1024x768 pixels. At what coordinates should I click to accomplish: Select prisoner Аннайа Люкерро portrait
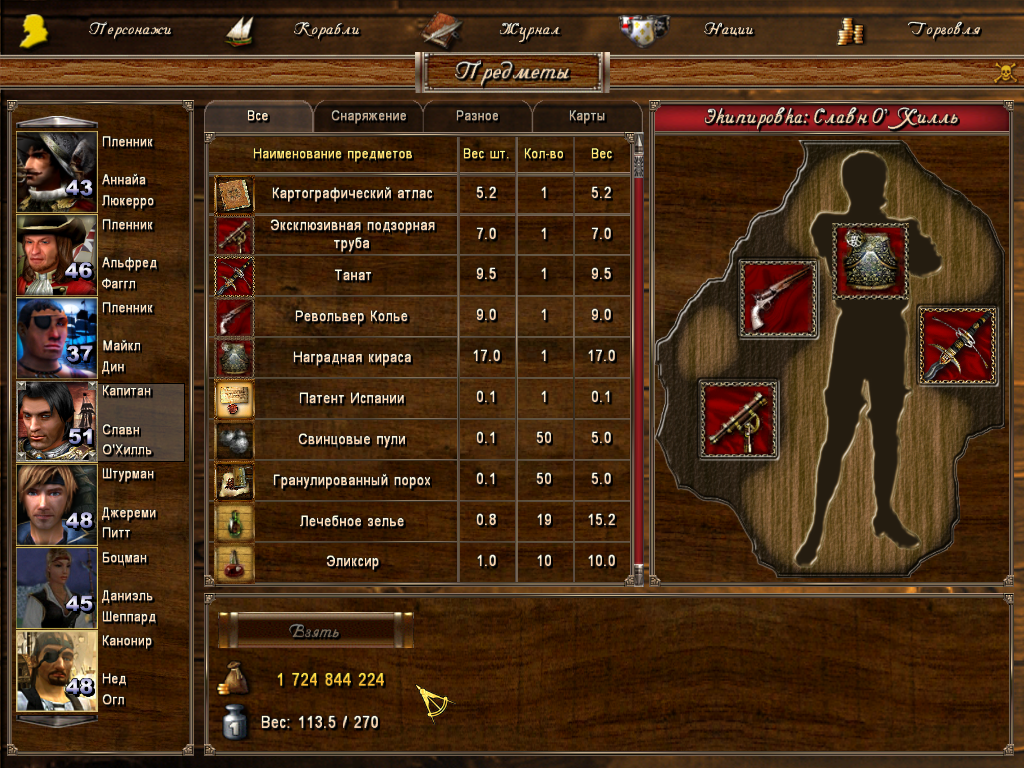[x=57, y=171]
